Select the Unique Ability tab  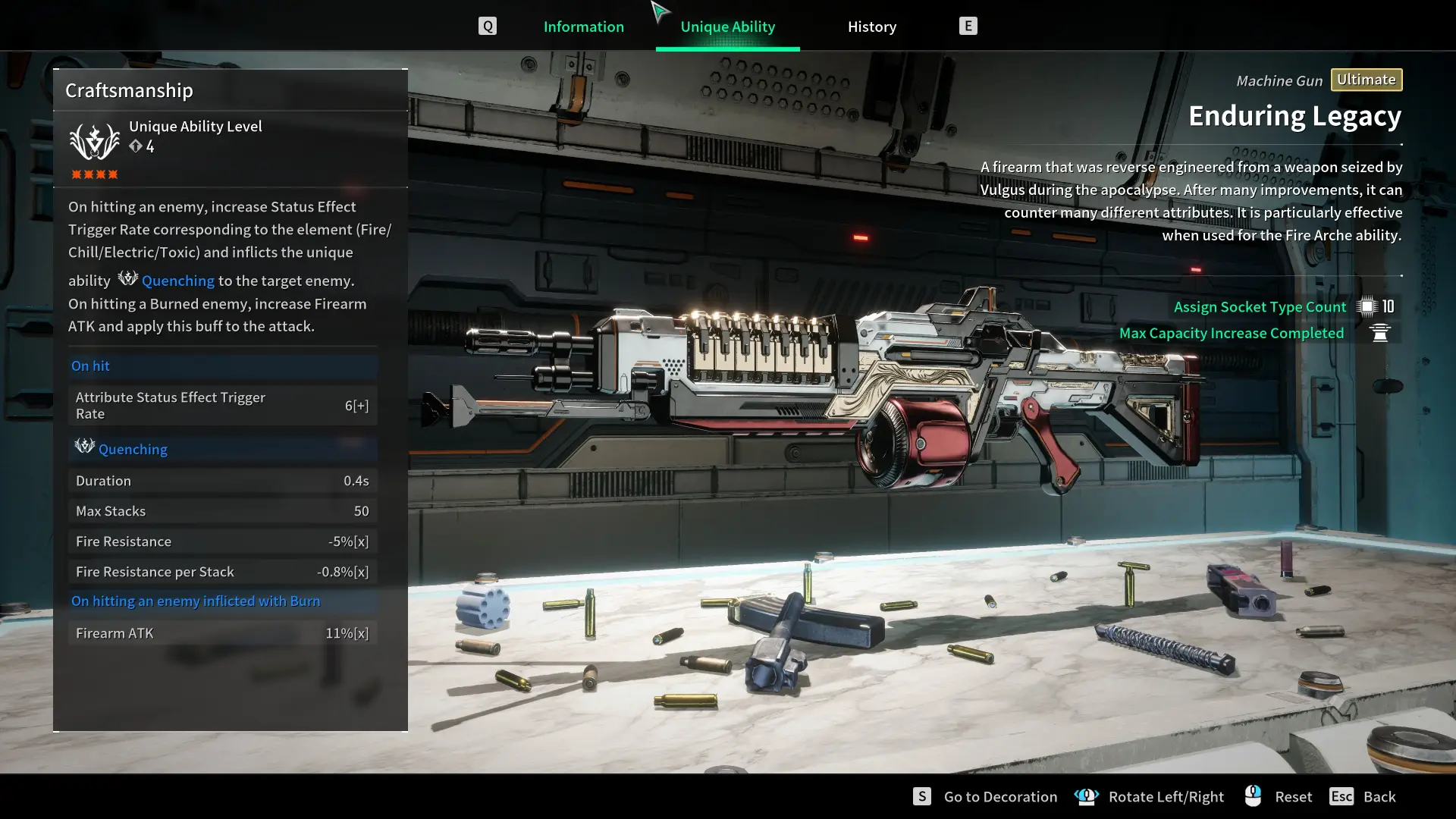point(727,27)
